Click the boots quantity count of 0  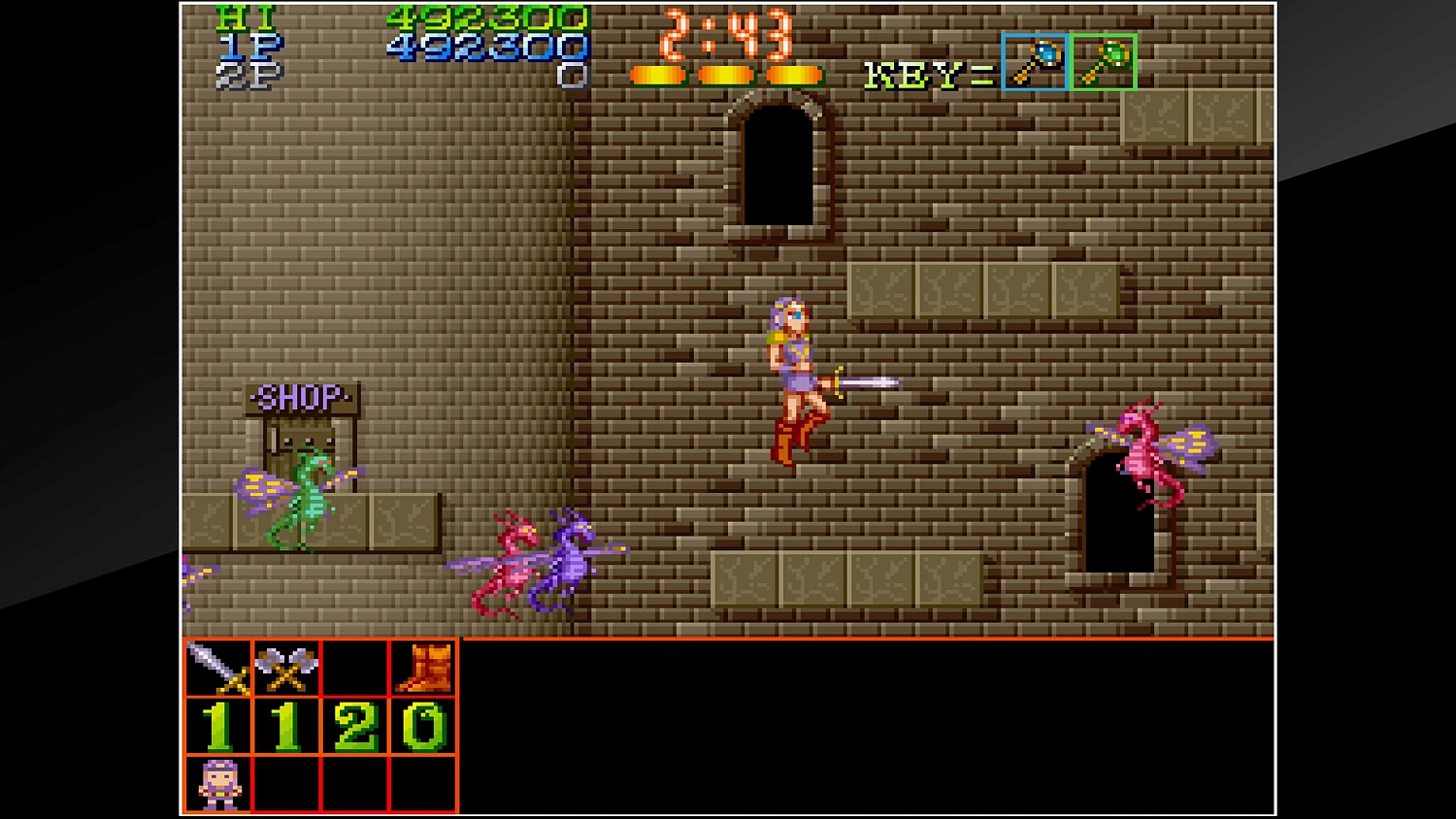coord(422,726)
